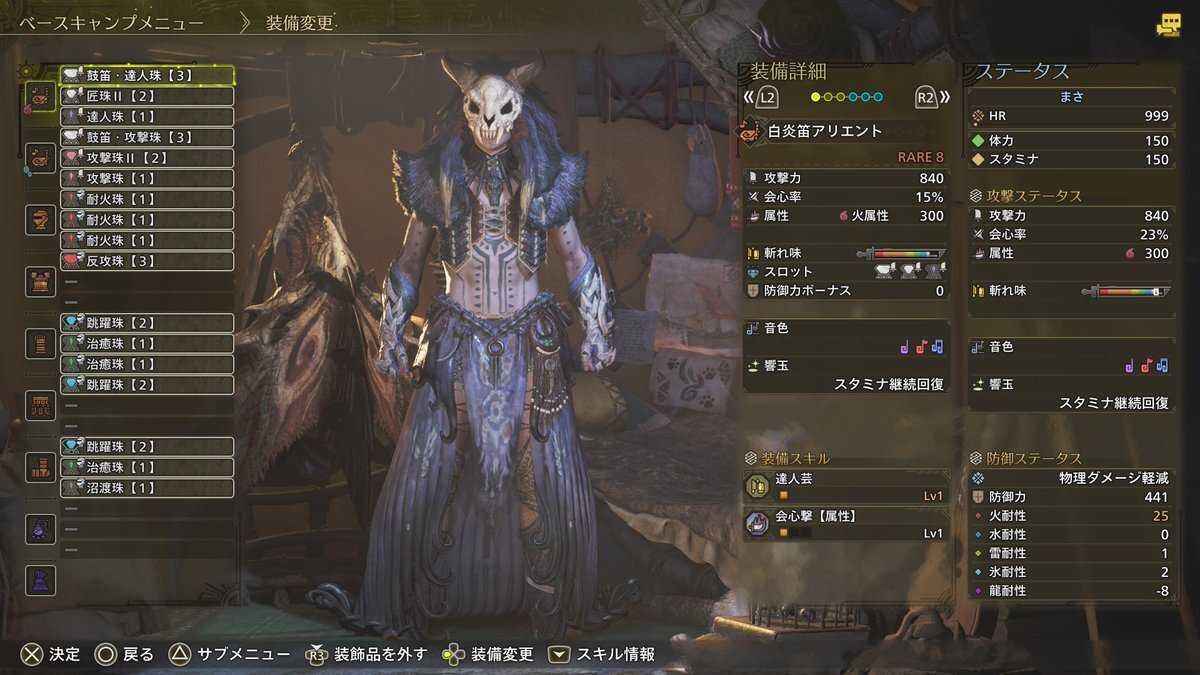Open the yellow chat bubble icon
This screenshot has height=675, width=1200.
click(x=1167, y=26)
